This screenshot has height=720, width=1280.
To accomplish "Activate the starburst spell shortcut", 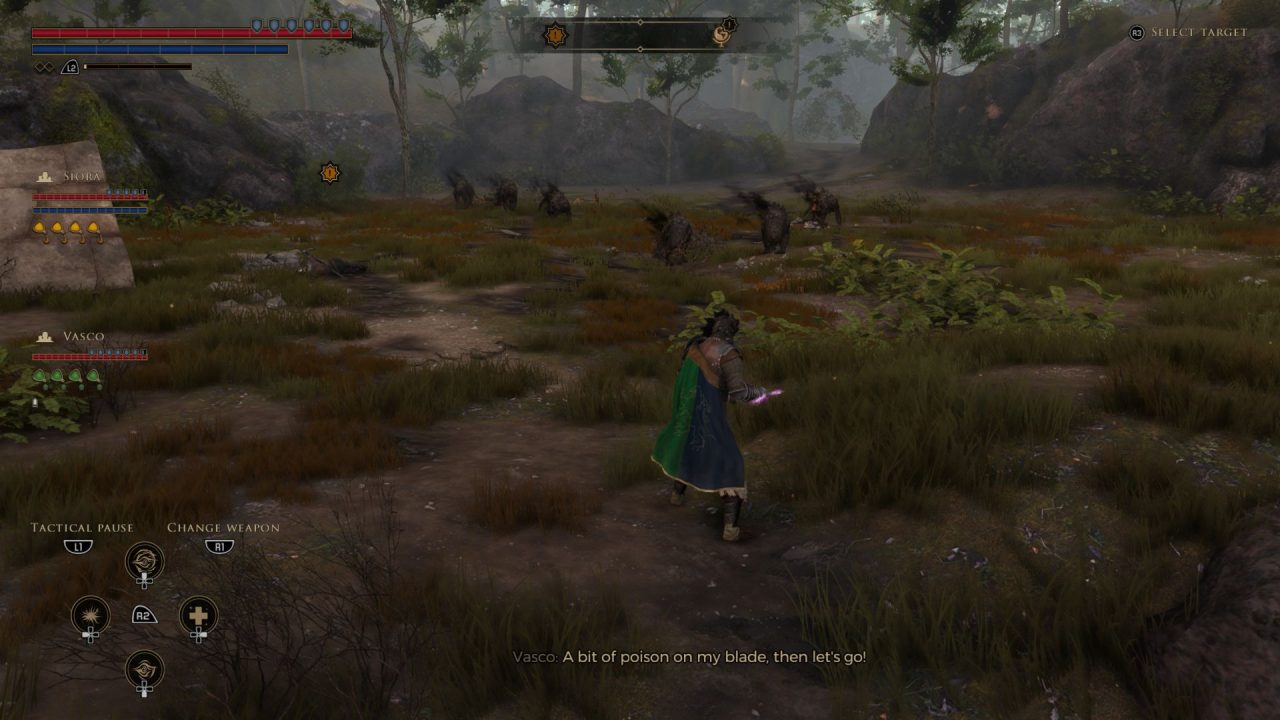I will (90, 615).
